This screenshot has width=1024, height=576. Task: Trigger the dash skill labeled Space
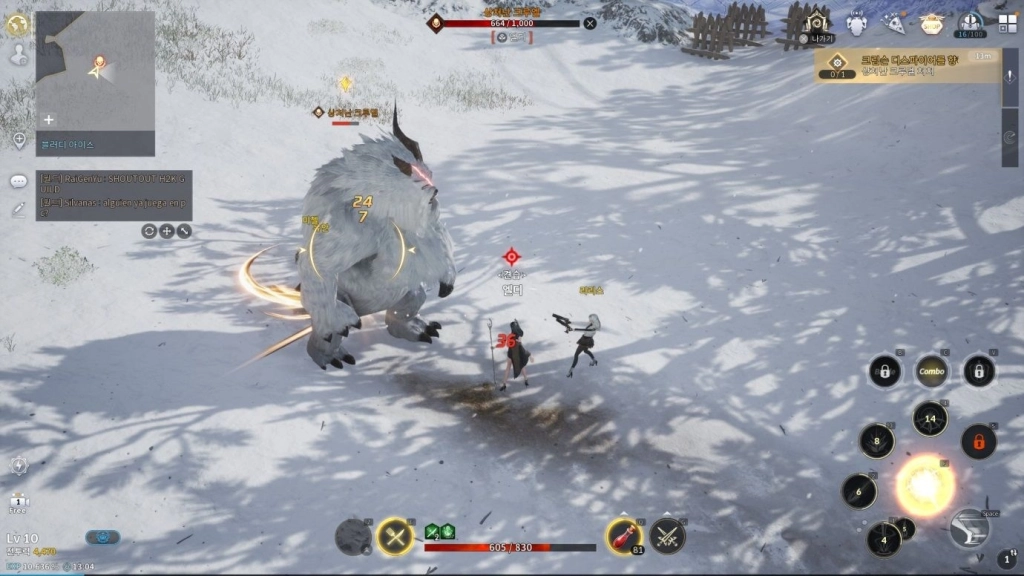point(969,527)
